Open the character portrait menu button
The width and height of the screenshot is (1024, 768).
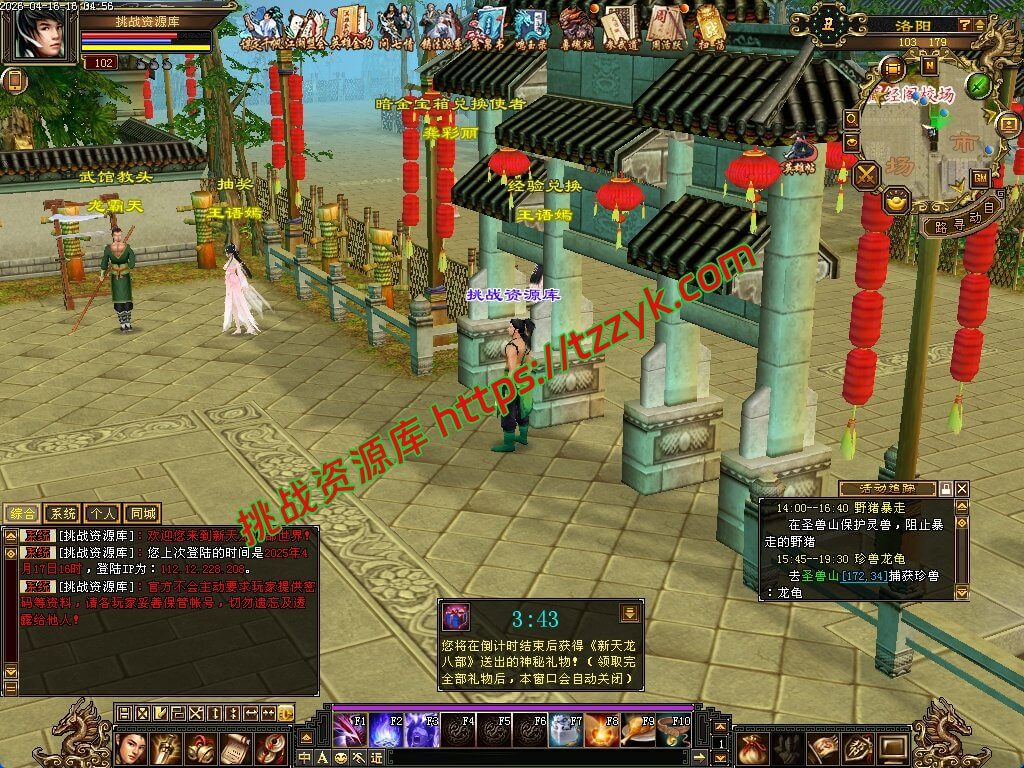click(x=132, y=748)
